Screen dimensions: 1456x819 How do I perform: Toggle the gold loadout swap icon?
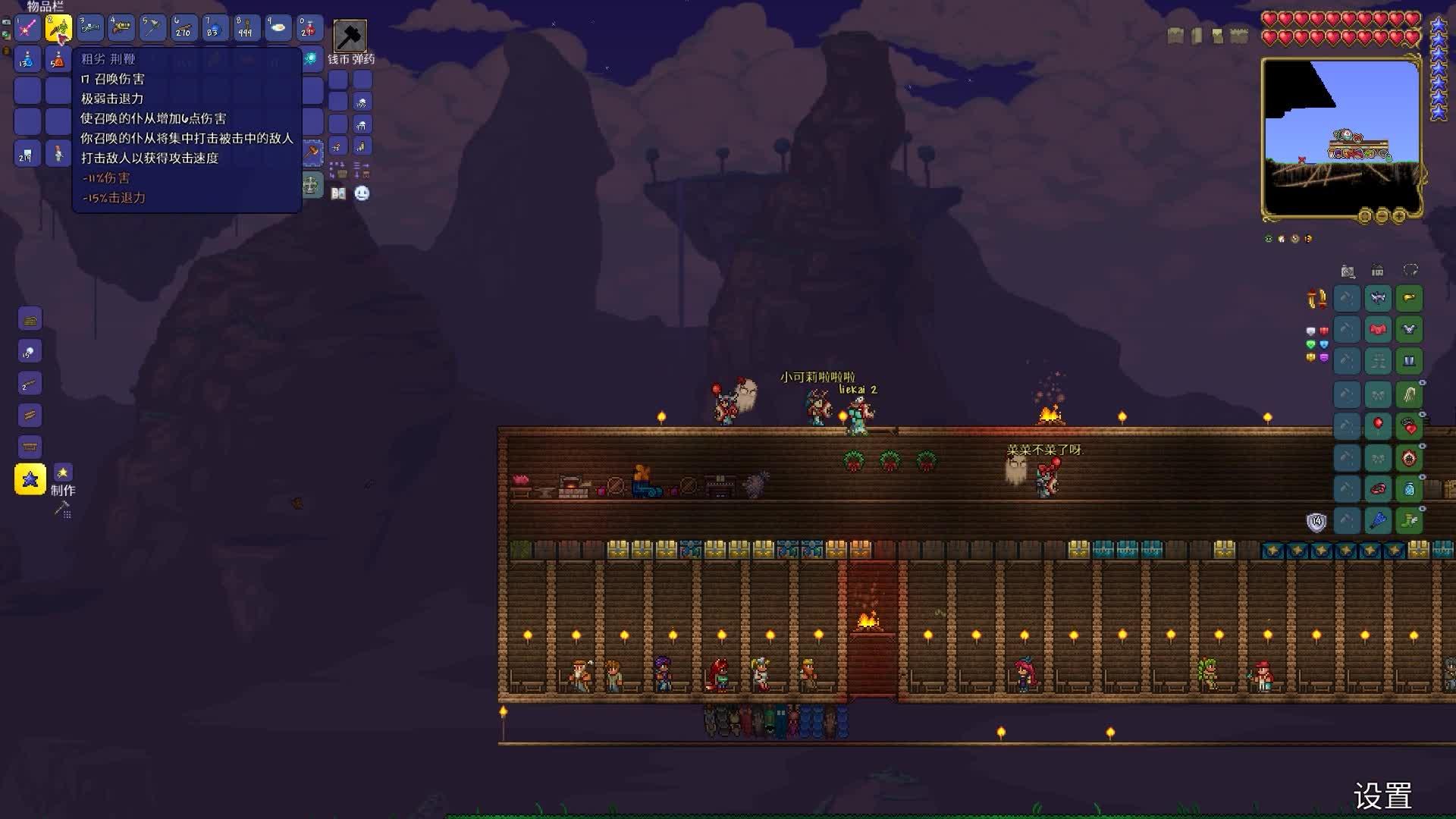(x=1316, y=299)
